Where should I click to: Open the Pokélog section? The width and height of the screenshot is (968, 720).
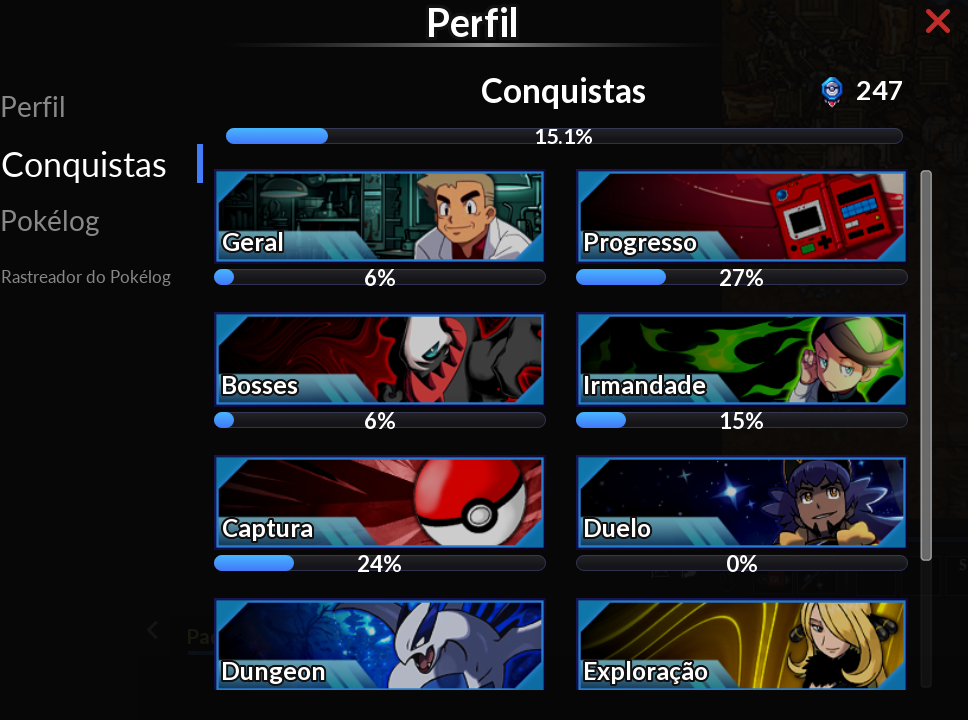pos(50,221)
